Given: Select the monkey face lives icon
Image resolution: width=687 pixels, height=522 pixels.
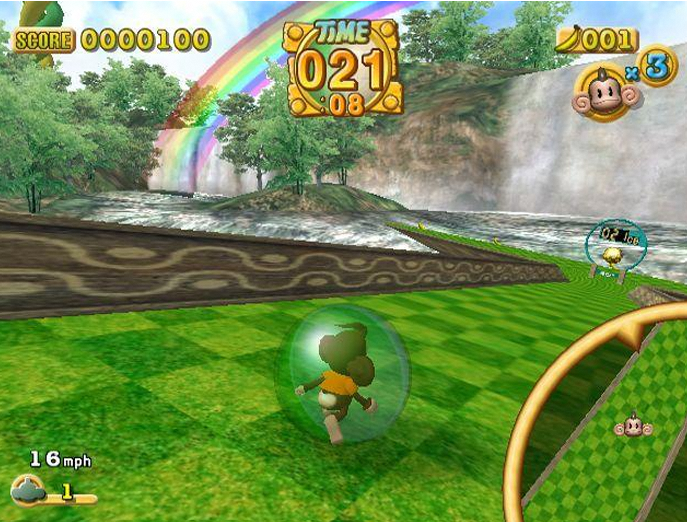Looking at the screenshot, I should pos(600,93).
